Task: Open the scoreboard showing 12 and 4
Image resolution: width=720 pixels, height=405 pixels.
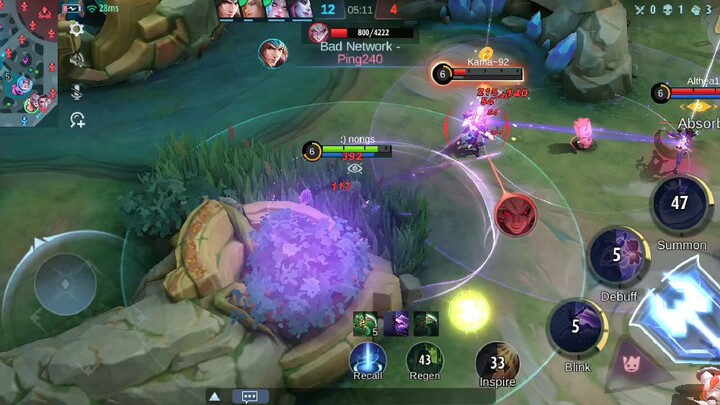Action: [x=360, y=11]
